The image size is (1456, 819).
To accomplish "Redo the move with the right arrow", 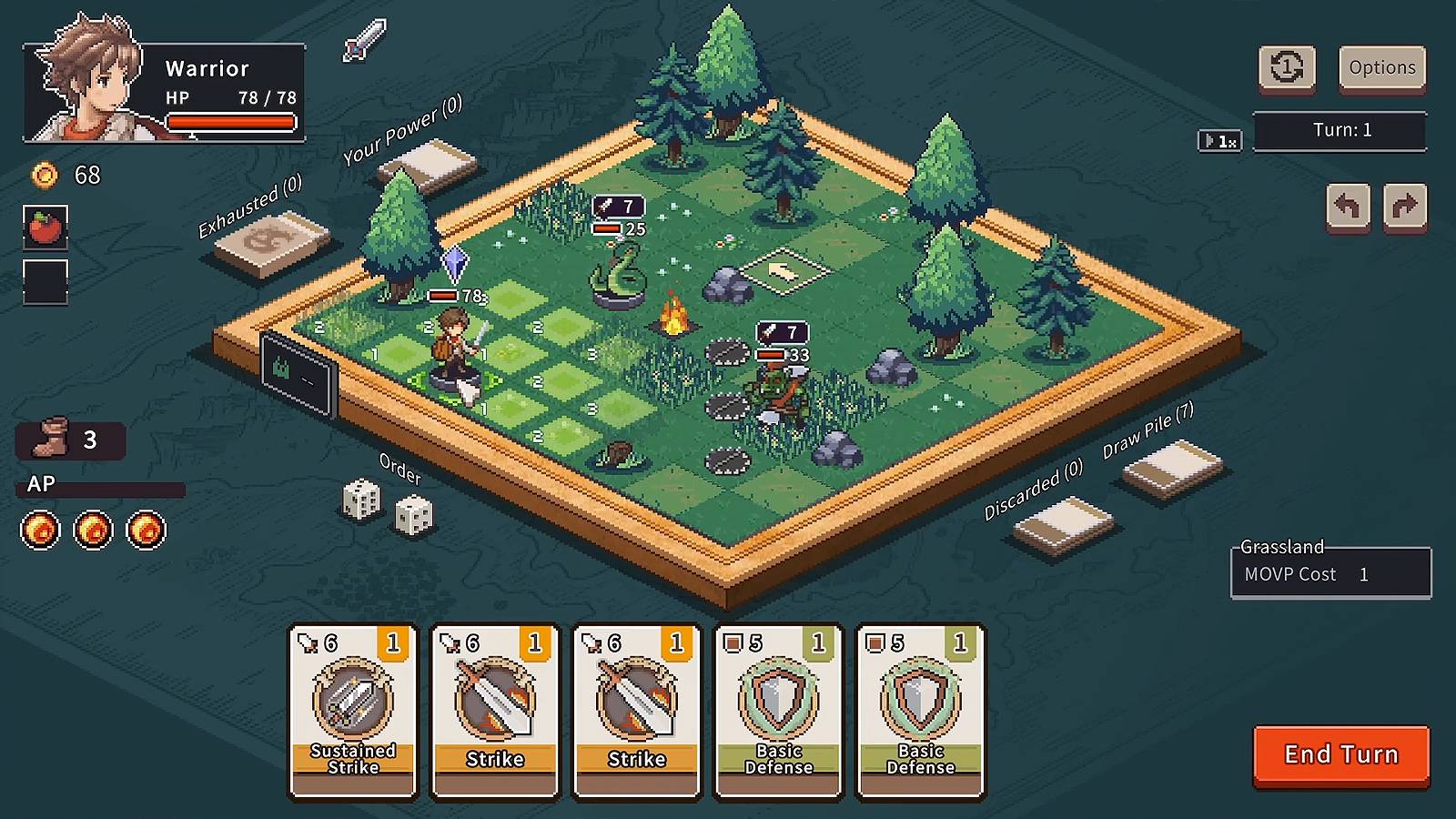I will (1404, 207).
